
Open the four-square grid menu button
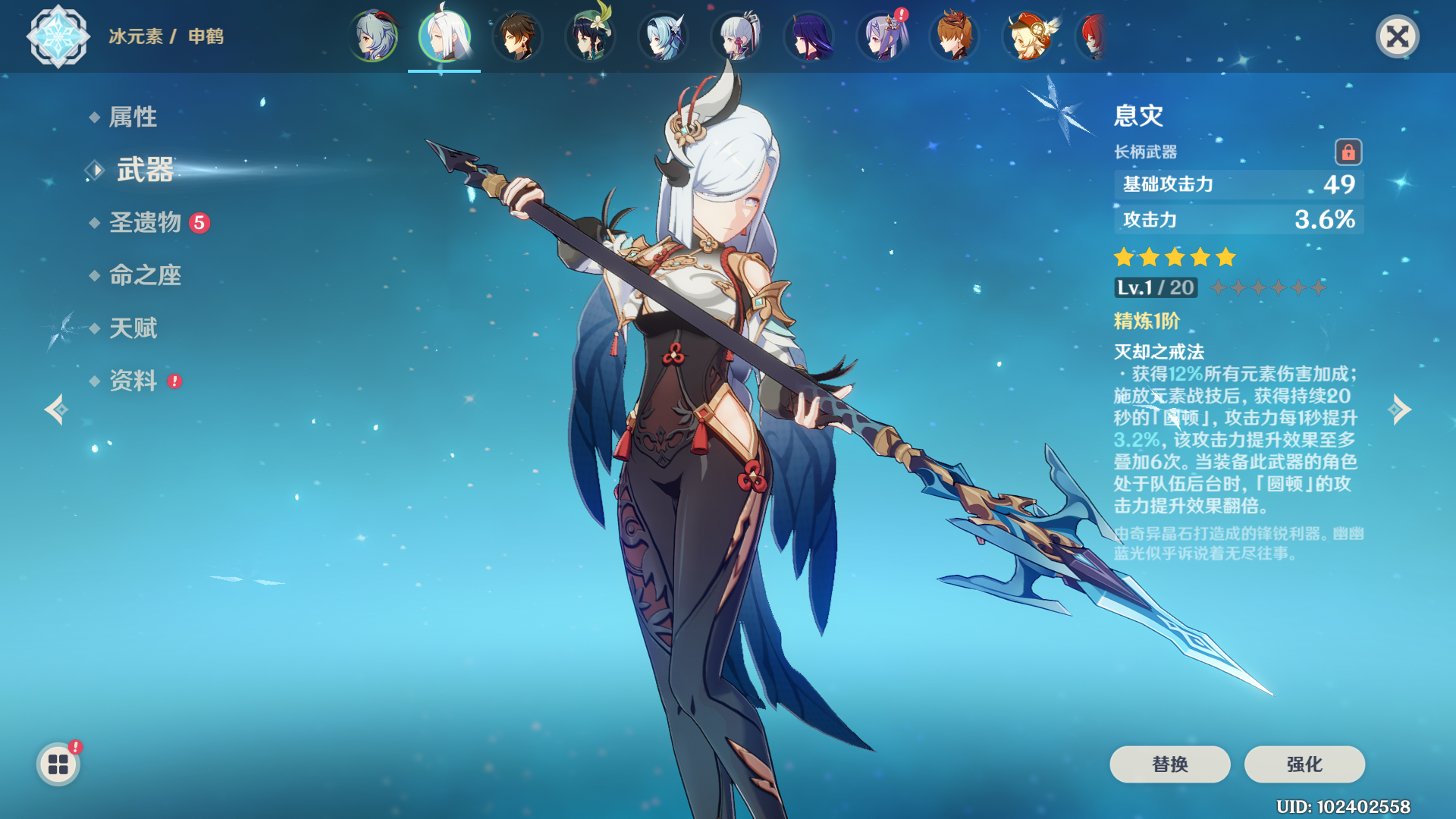click(x=58, y=764)
